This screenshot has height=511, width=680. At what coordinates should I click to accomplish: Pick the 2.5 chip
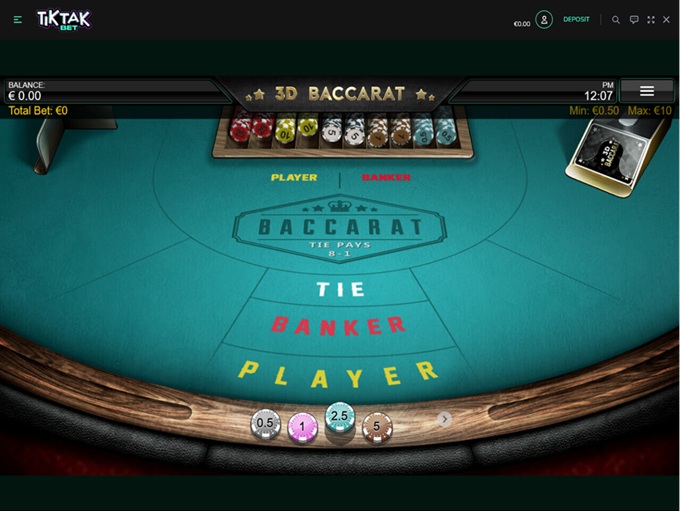341,417
